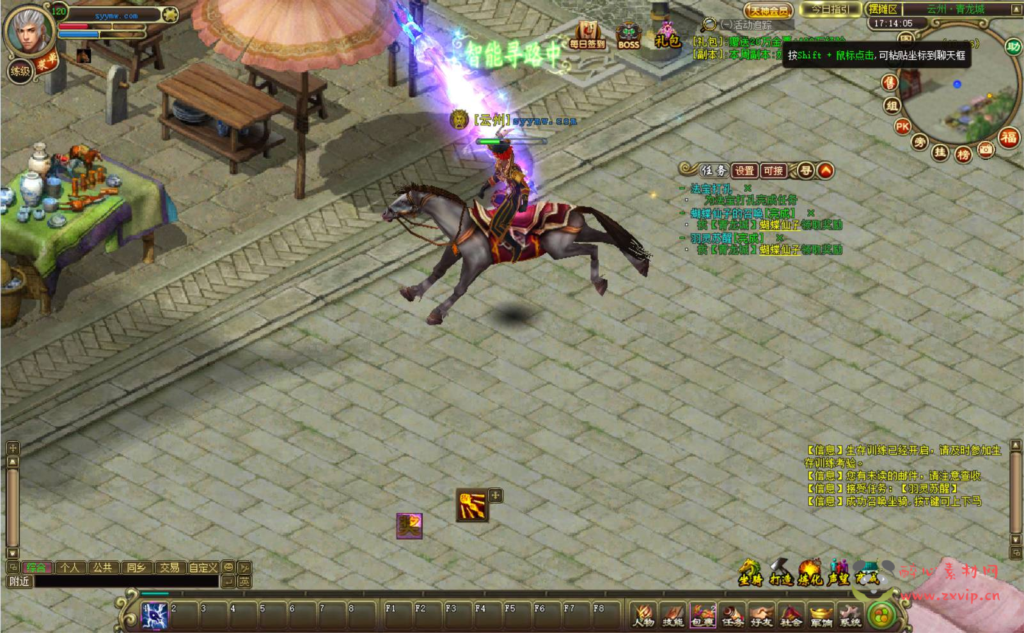Viewport: 1024px width, 633px height.
Task: Click the chat text input box
Action: [x=125, y=581]
